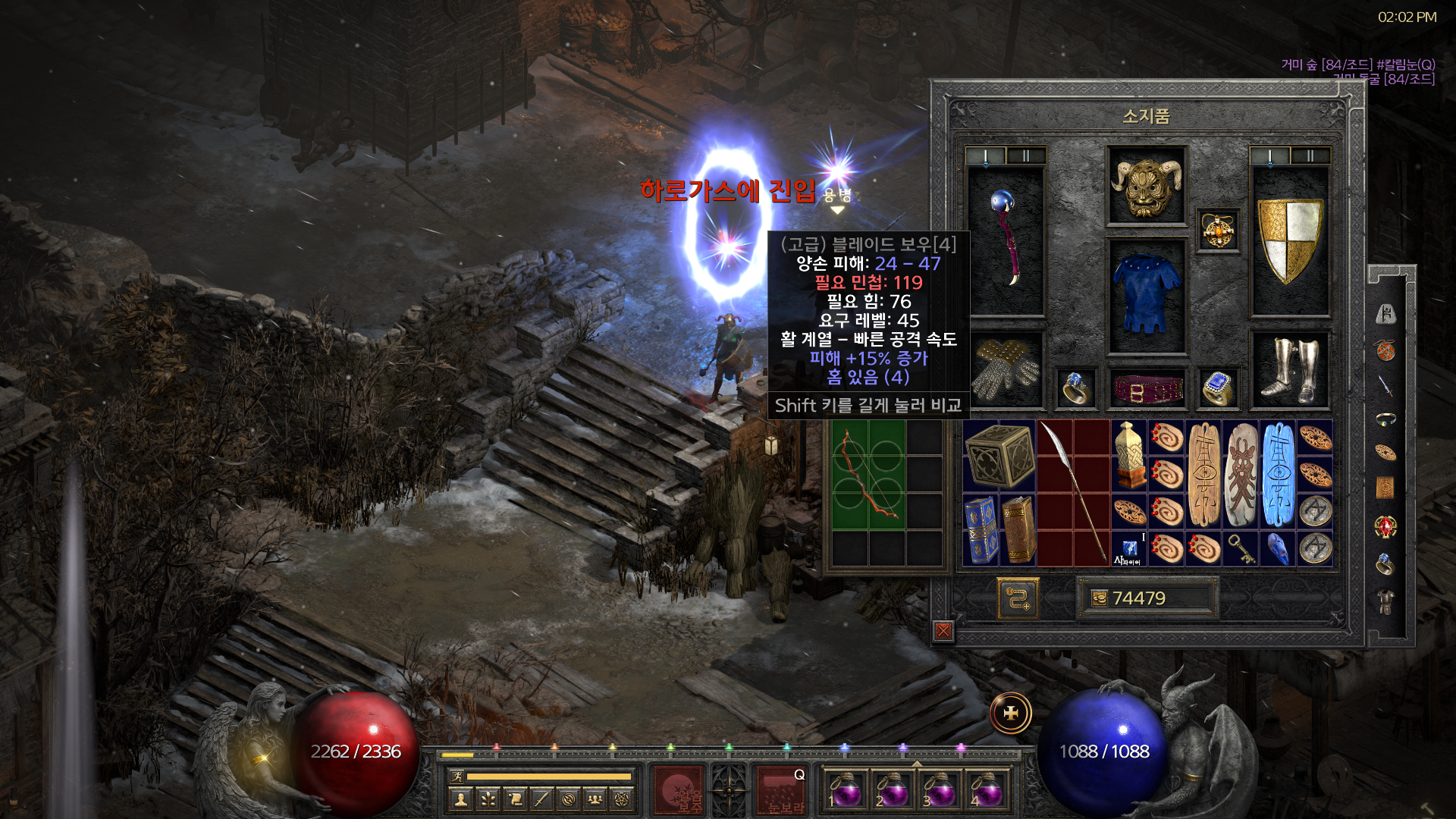Toggle the run/walk button

click(x=457, y=776)
